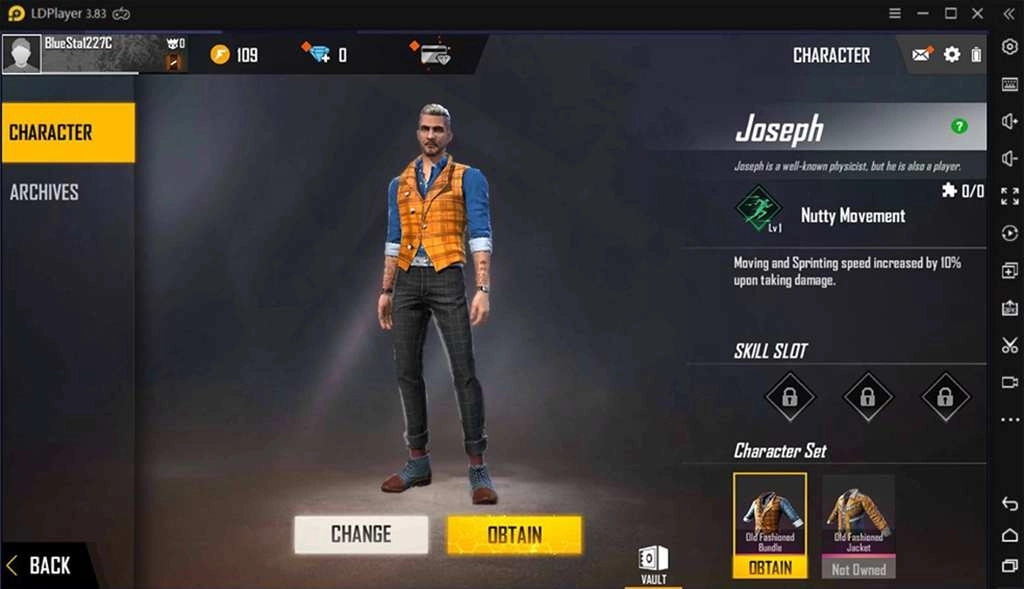
Task: Add diamonds via the diamond plus icon
Action: (x=319, y=54)
